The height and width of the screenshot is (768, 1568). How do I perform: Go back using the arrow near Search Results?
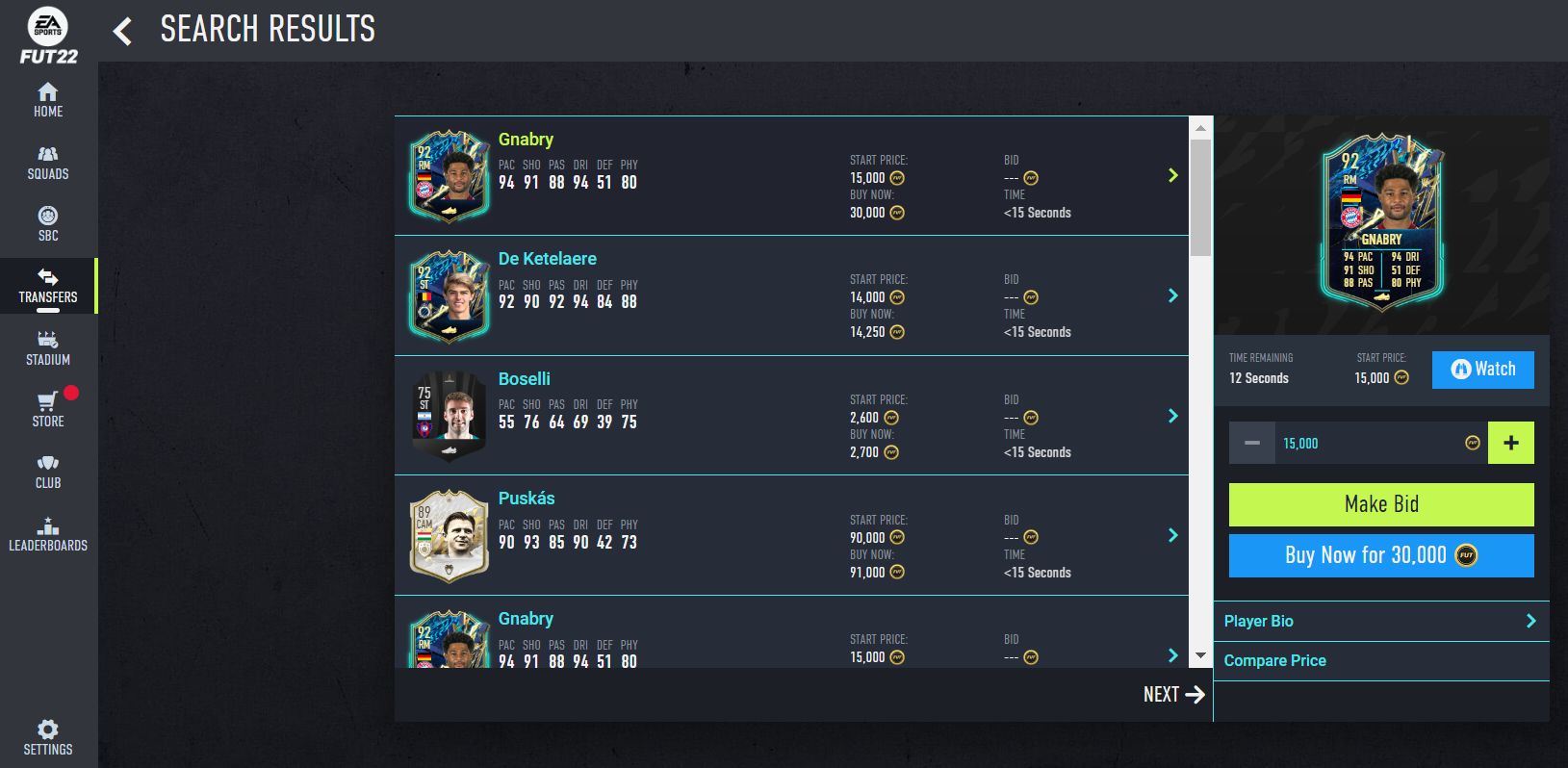click(x=121, y=30)
